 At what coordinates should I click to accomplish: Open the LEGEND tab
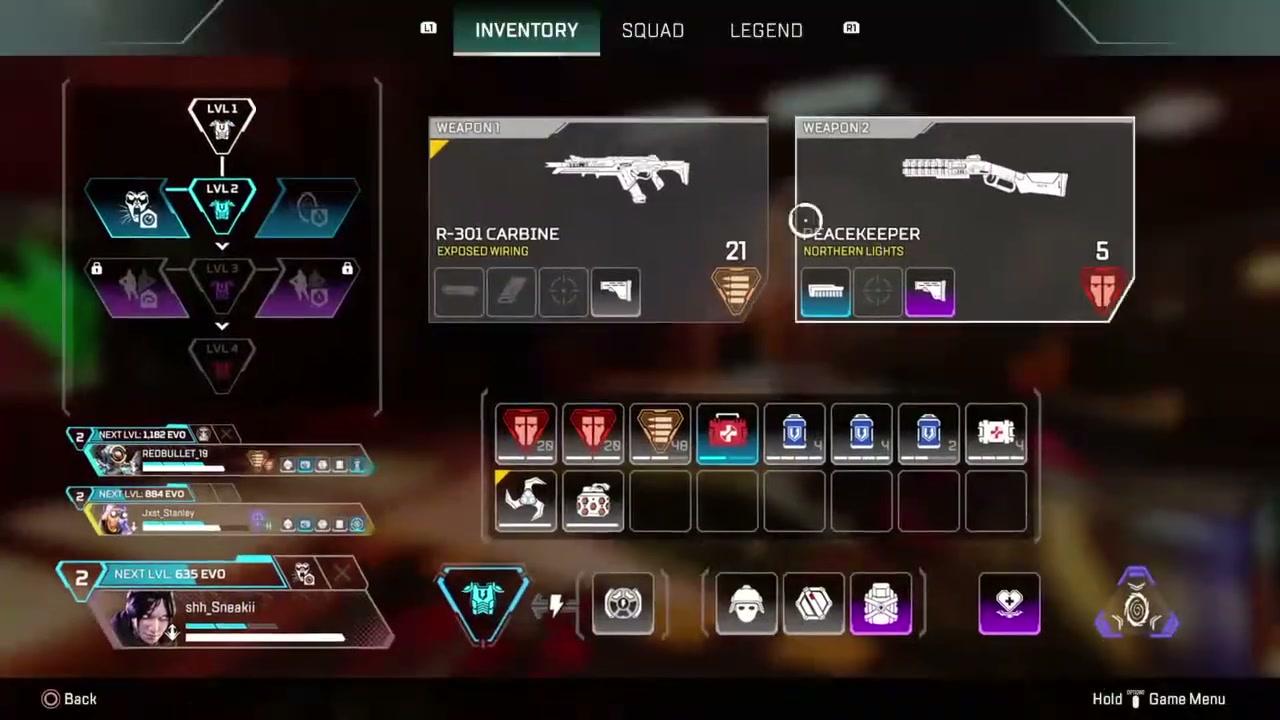[x=766, y=30]
